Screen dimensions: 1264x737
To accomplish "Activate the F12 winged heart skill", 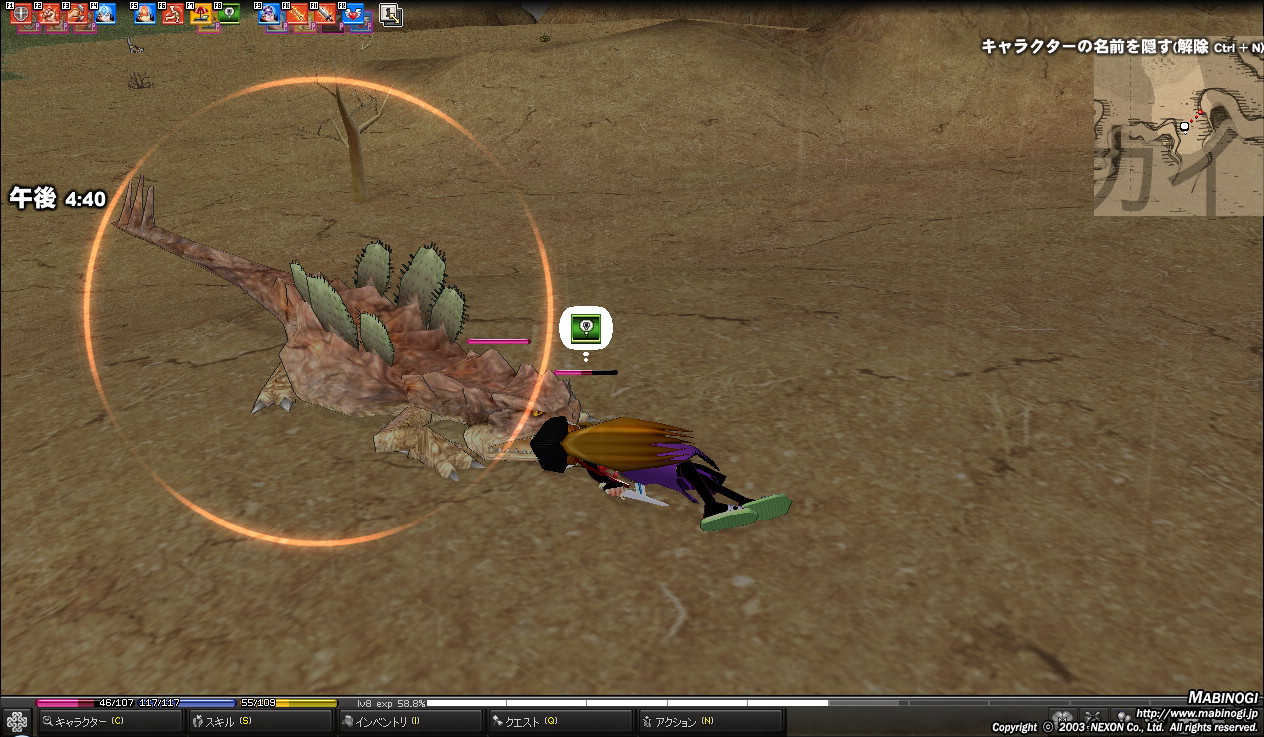I will [x=354, y=15].
